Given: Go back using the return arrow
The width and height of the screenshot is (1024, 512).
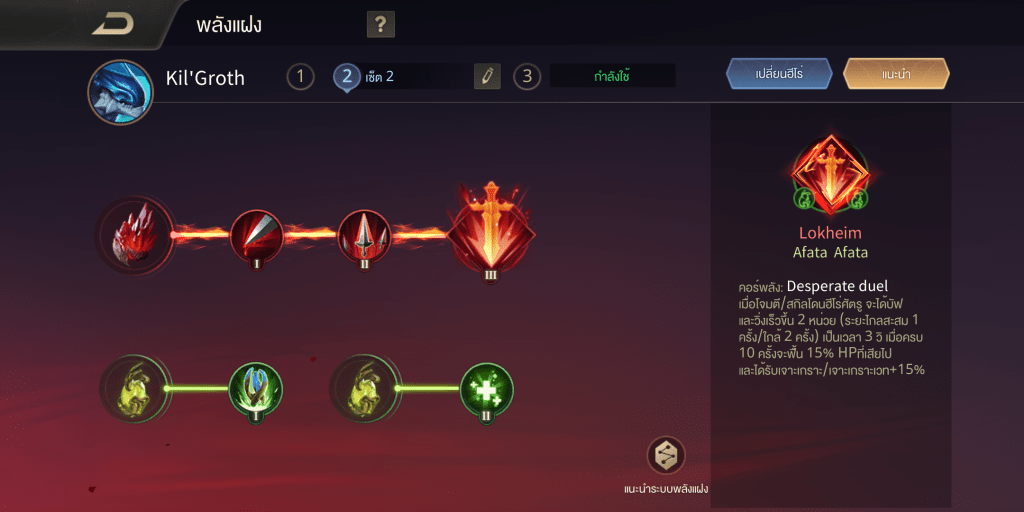Looking at the screenshot, I should tap(112, 25).
